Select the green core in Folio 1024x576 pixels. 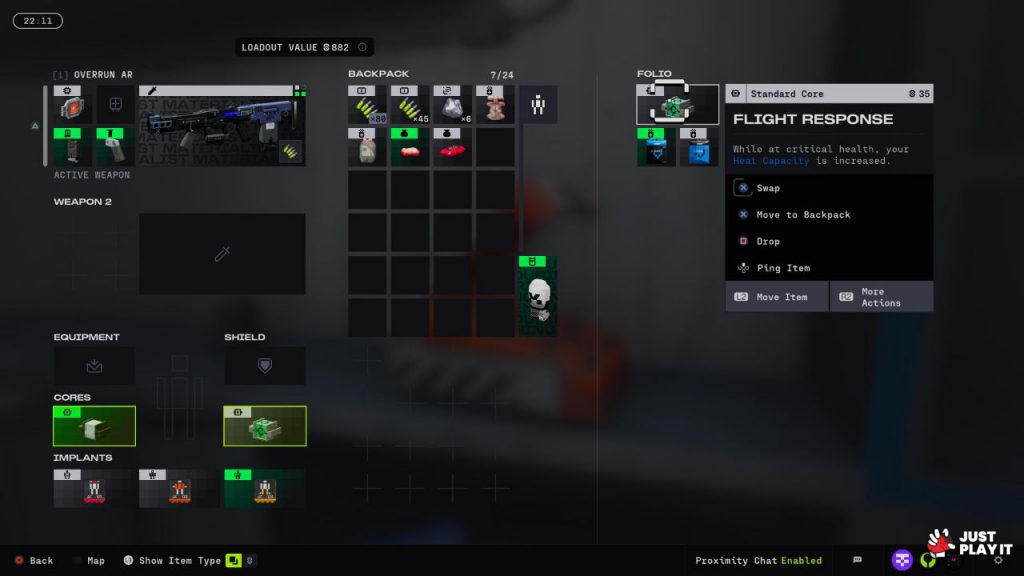677,105
